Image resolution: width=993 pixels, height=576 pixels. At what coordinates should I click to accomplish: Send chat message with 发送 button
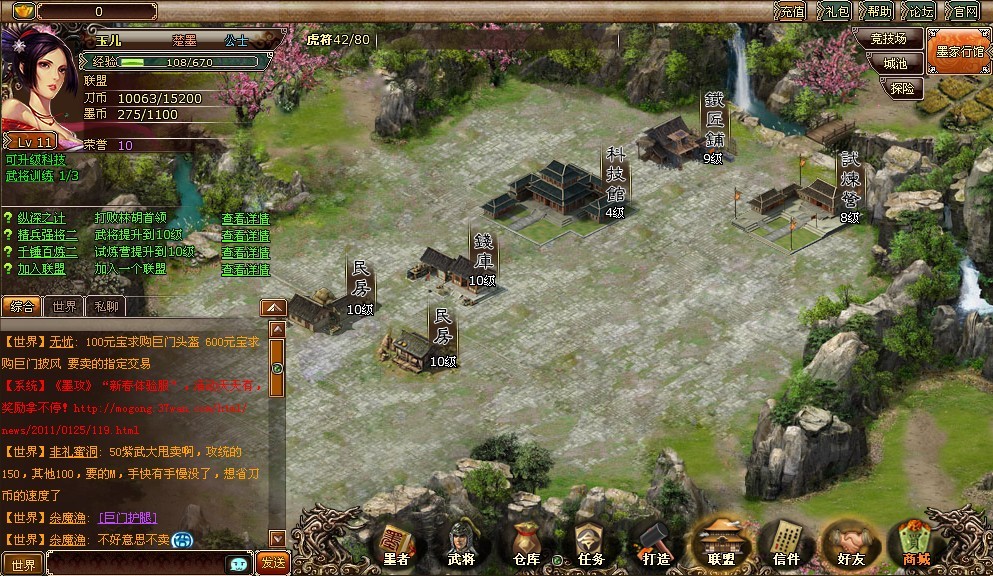tap(272, 563)
